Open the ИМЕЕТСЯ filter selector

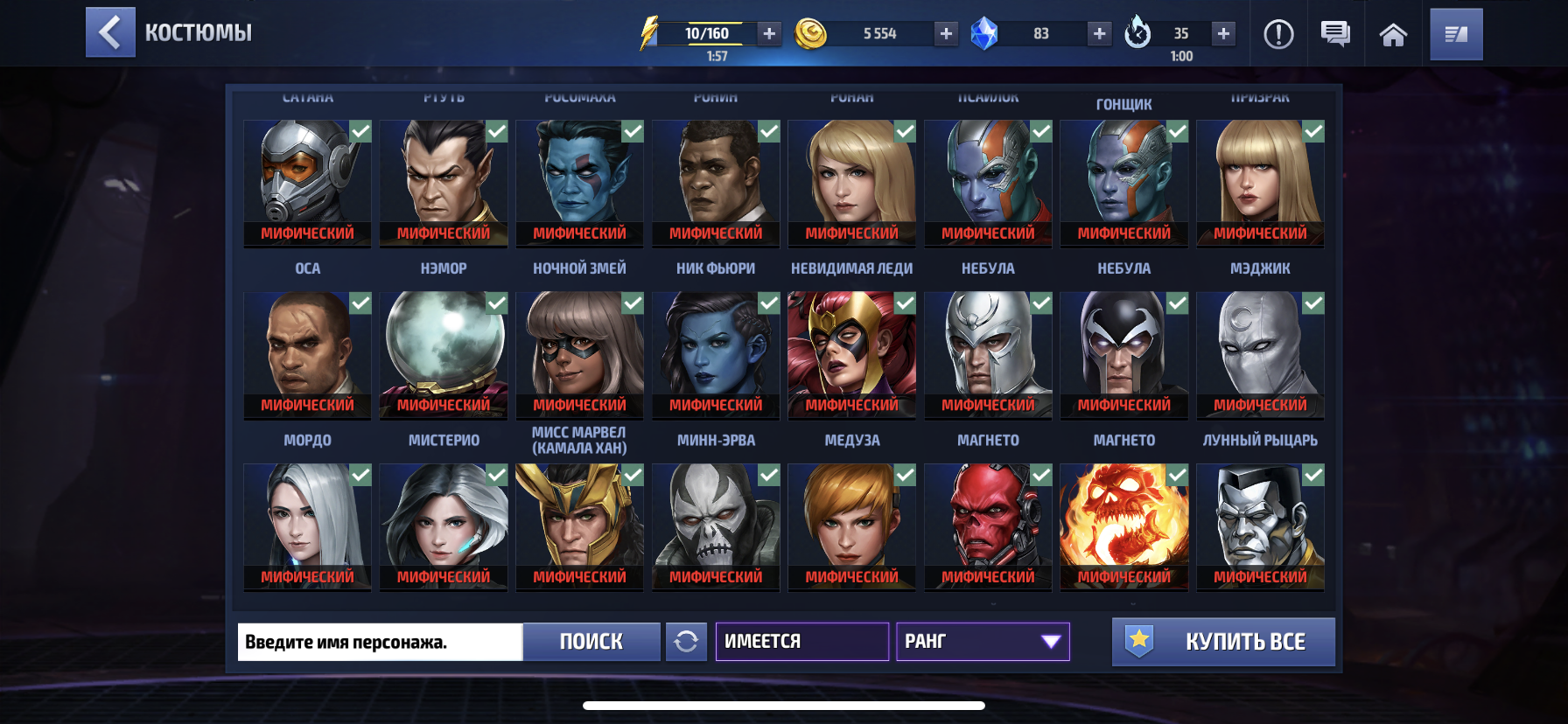[x=801, y=642]
